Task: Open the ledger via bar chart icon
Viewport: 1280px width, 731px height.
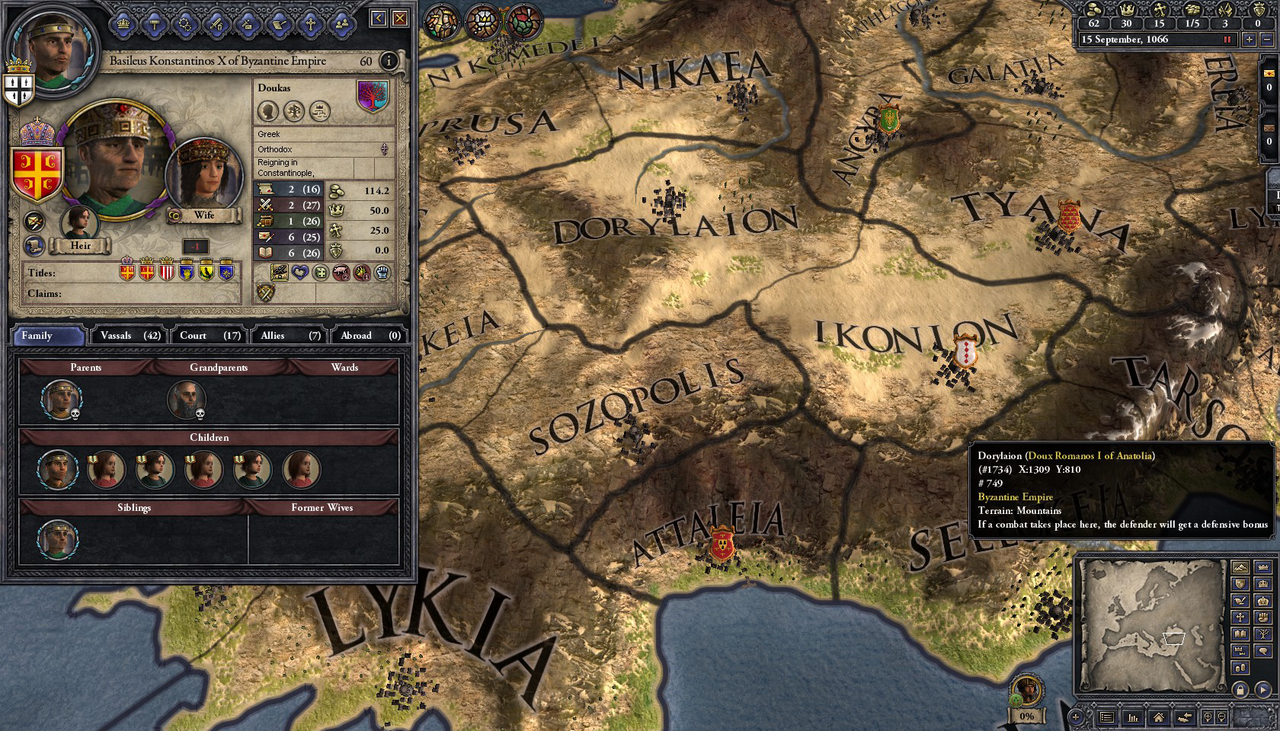Action: [x=1131, y=717]
